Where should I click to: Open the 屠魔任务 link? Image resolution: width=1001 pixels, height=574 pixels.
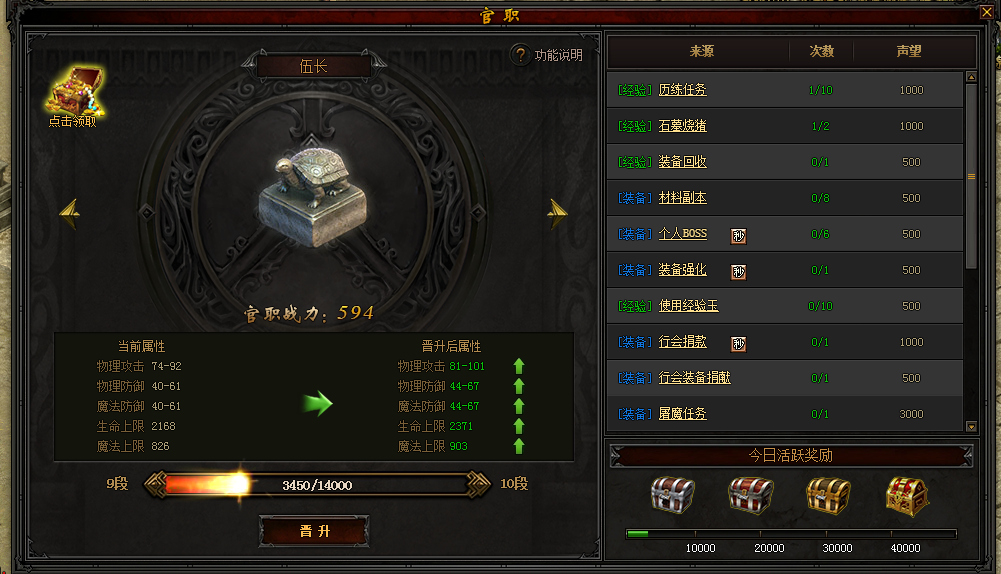[x=682, y=414]
